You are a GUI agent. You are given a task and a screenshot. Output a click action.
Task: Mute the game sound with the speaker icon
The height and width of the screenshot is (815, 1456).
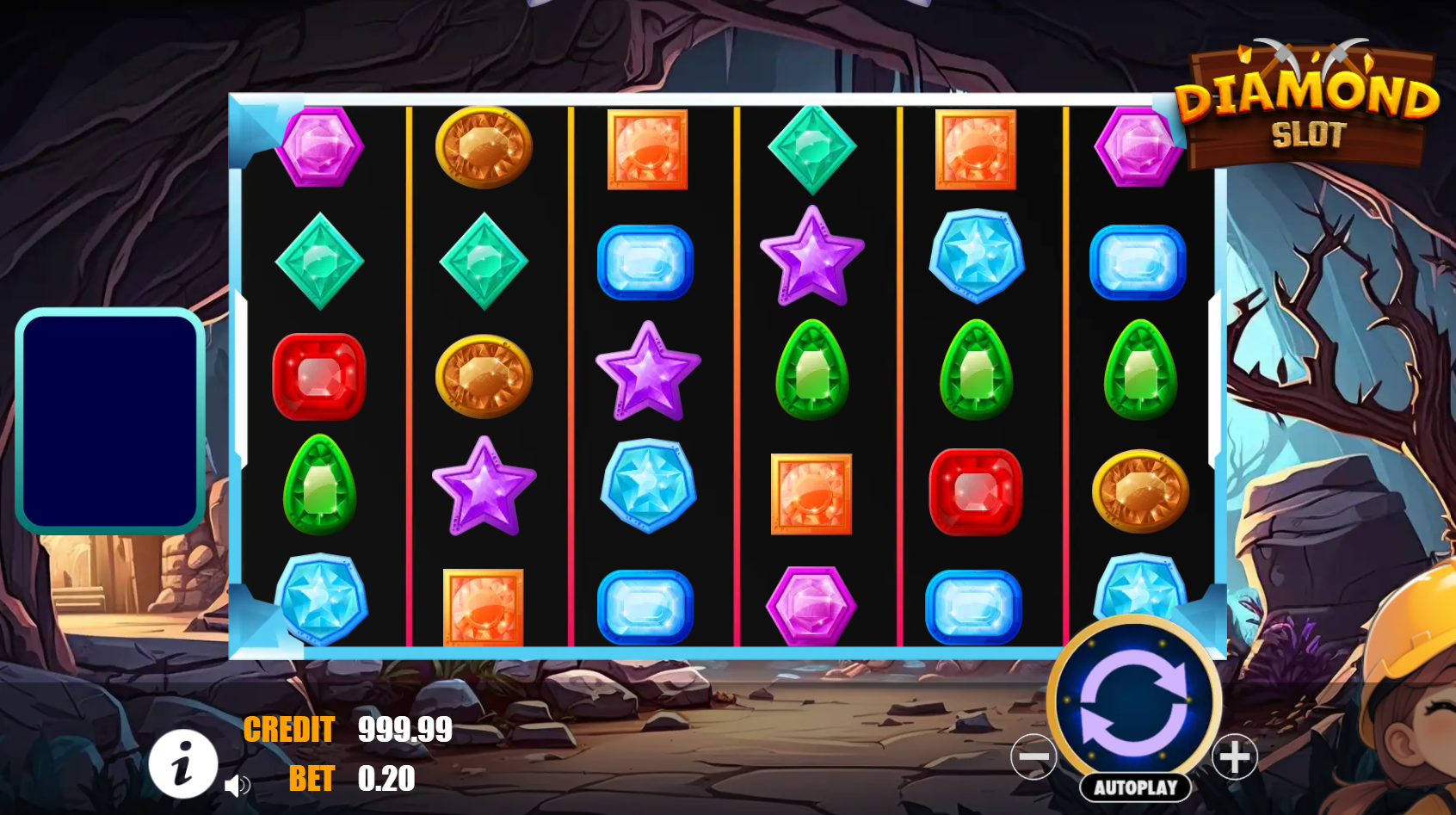pos(238,785)
